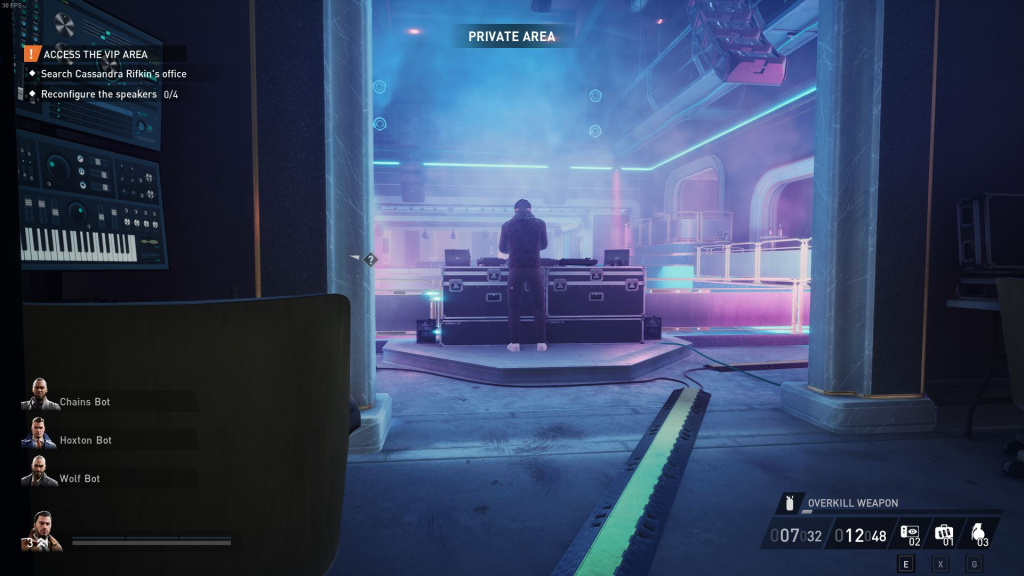This screenshot has height=576, width=1024.
Task: Select the Access the VIP Area objective header
Action: point(95,54)
